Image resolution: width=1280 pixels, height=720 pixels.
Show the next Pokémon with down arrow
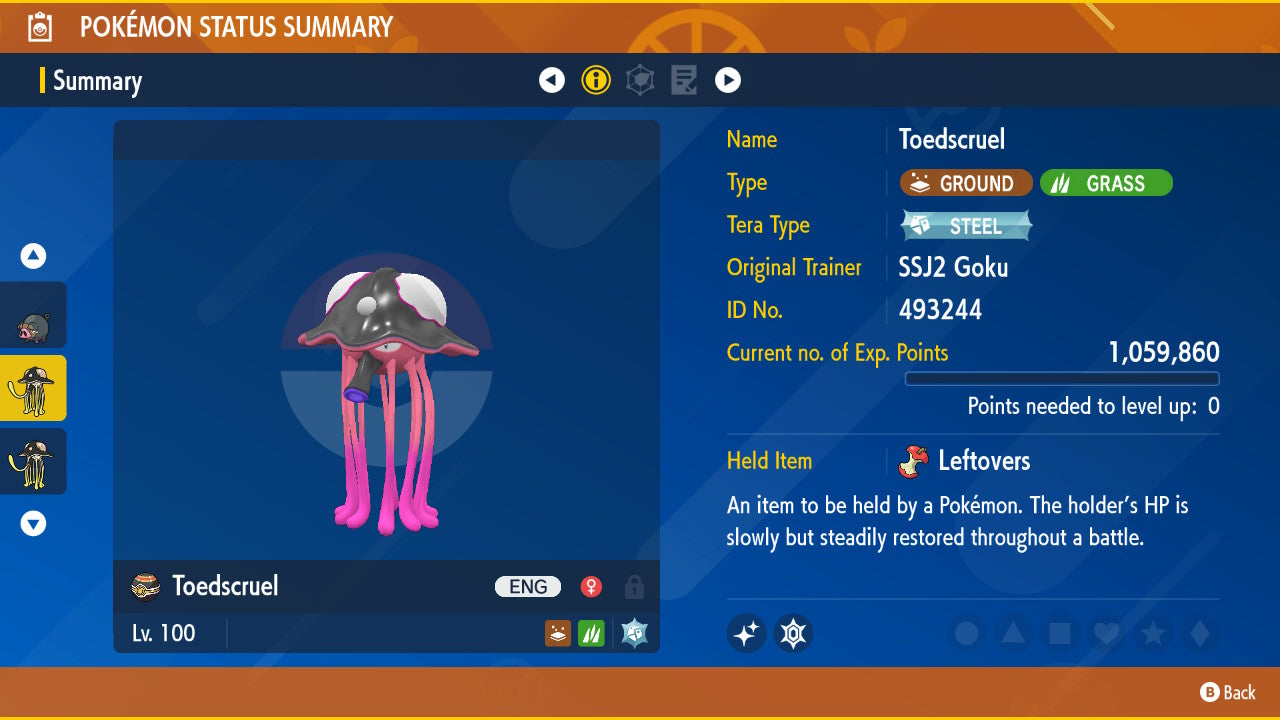pos(34,523)
